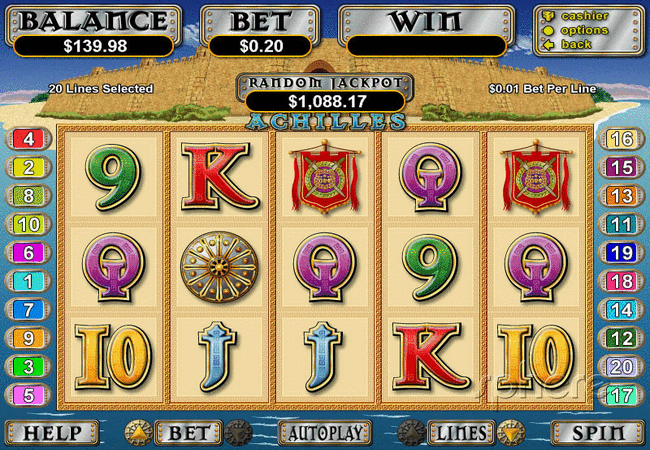Open the HELP paytable screen

pos(51,433)
